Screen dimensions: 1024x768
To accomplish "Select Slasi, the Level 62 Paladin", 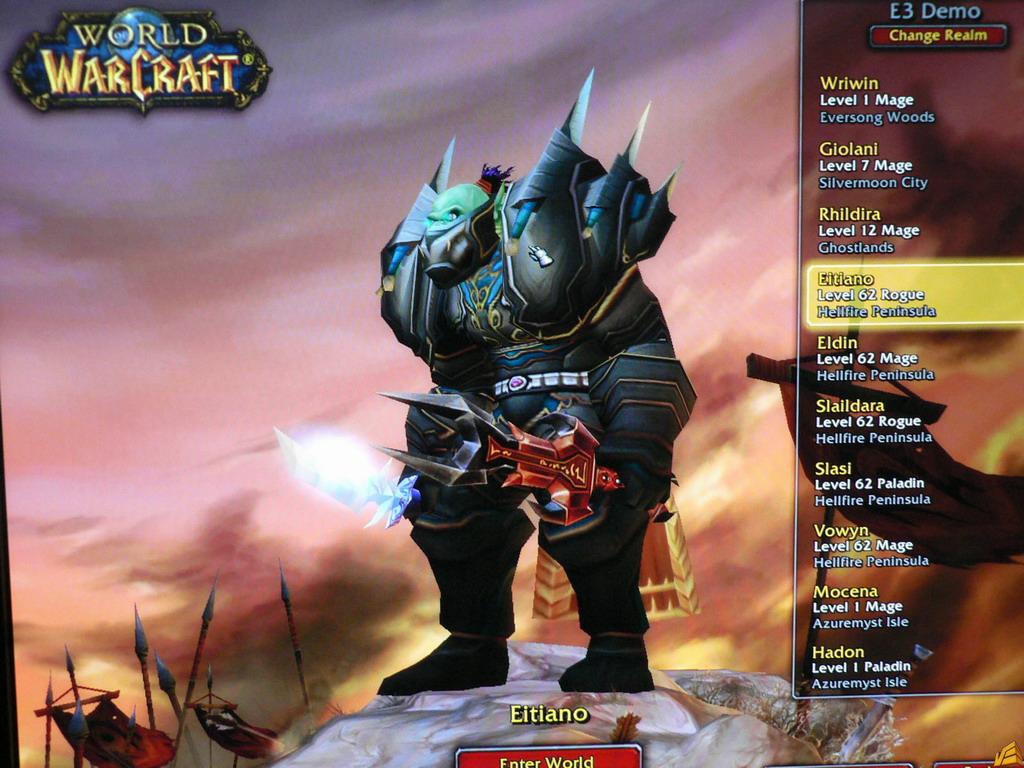I will click(x=872, y=483).
